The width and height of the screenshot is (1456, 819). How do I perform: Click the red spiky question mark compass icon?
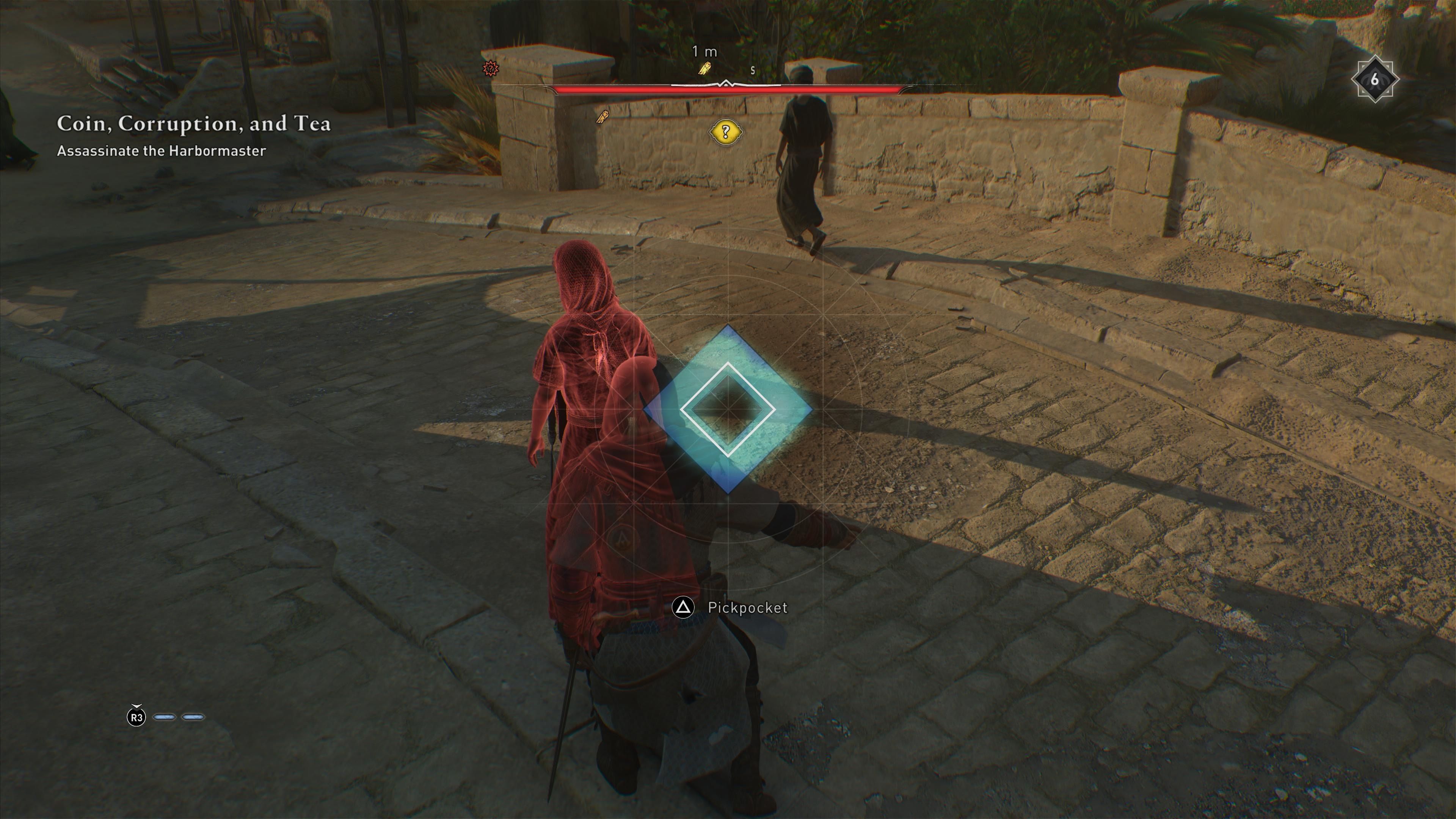[x=491, y=69]
